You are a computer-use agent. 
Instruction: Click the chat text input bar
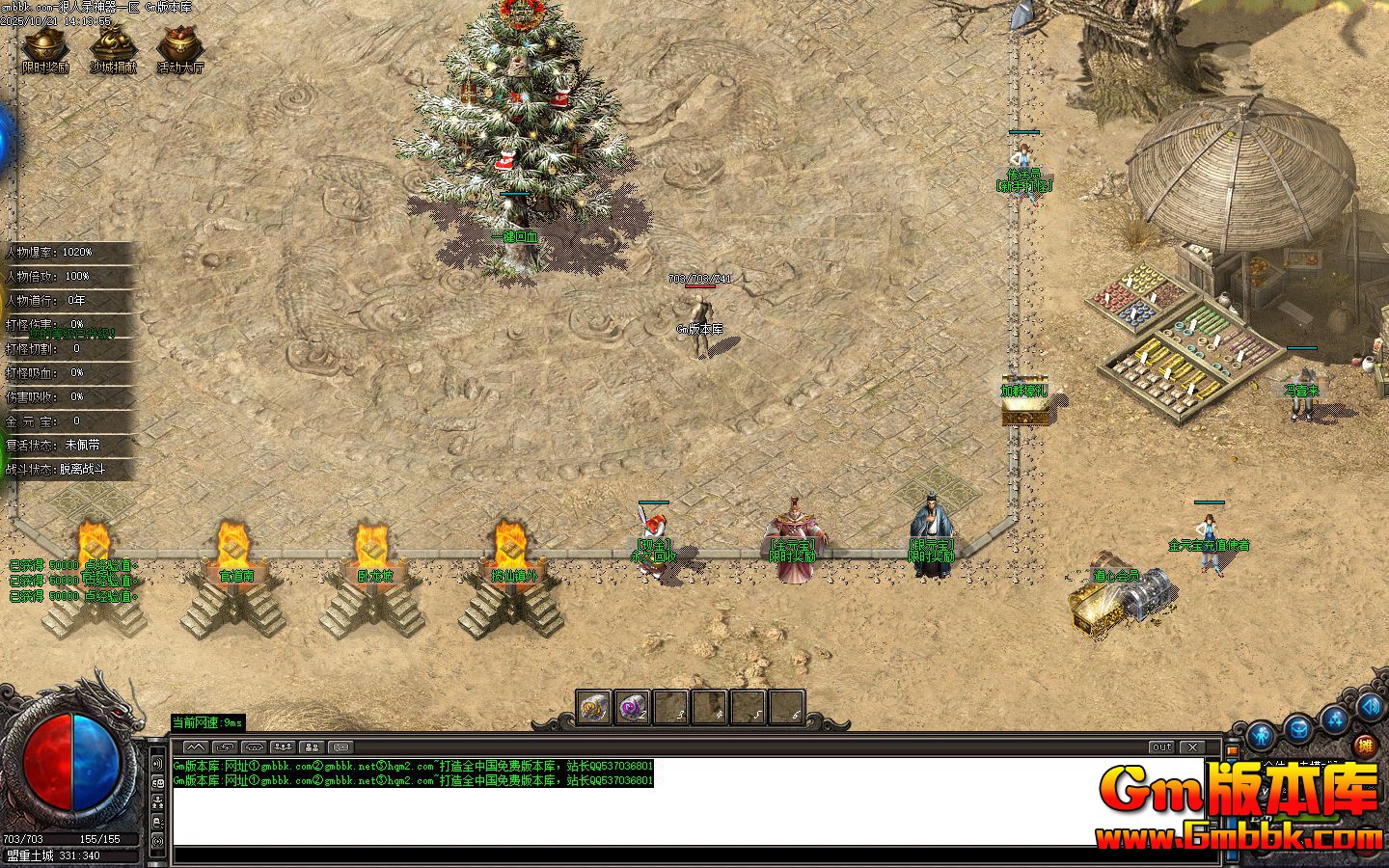coord(694,855)
